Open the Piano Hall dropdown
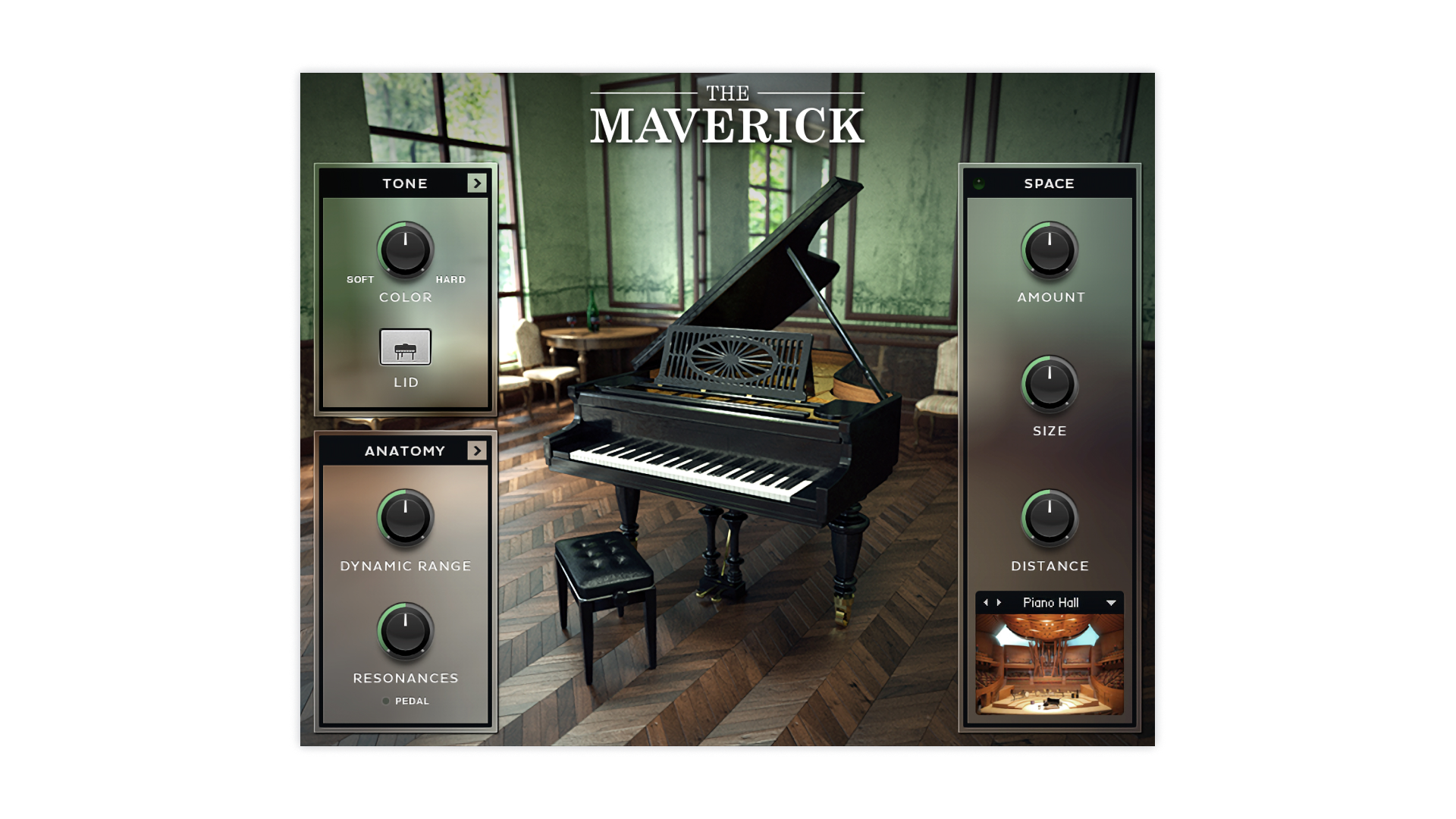1456x819 pixels. coord(1111,603)
